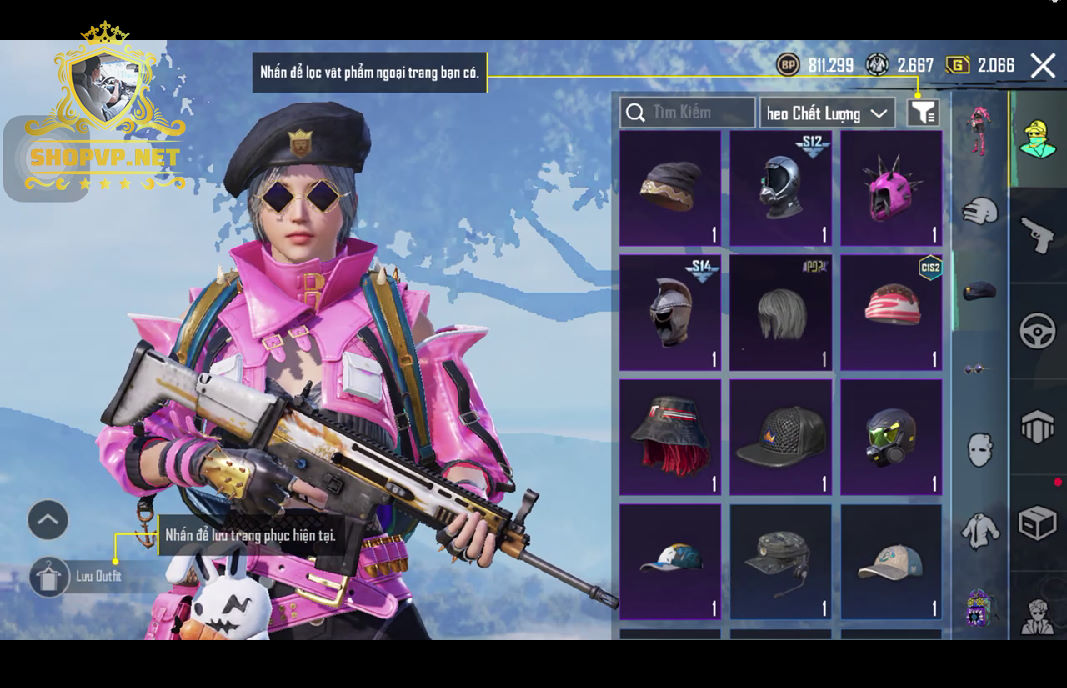The height and width of the screenshot is (688, 1067).
Task: Click the round up-arrow button
Action: (48, 520)
